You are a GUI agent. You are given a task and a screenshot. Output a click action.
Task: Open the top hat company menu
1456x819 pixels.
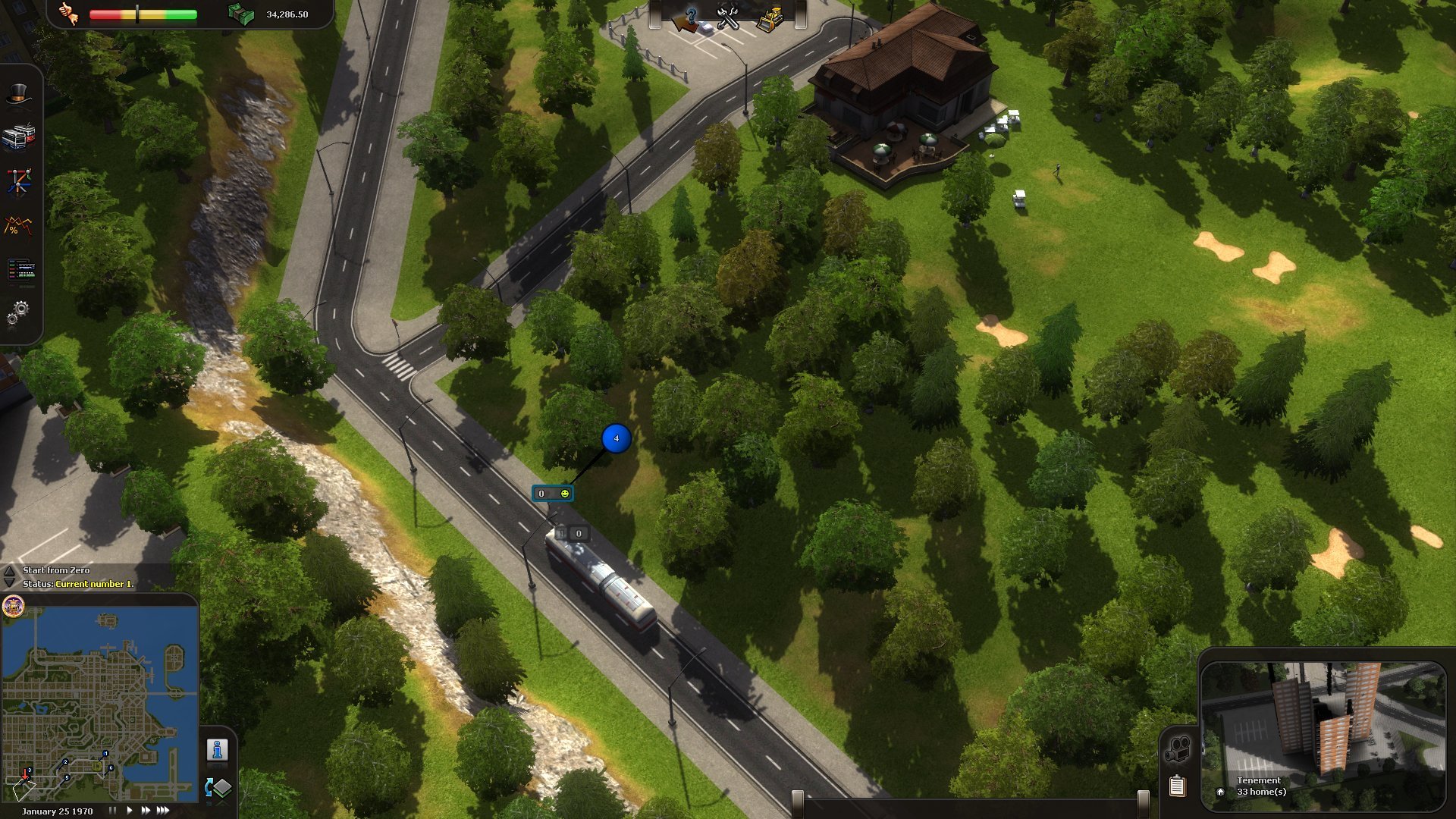(x=20, y=96)
